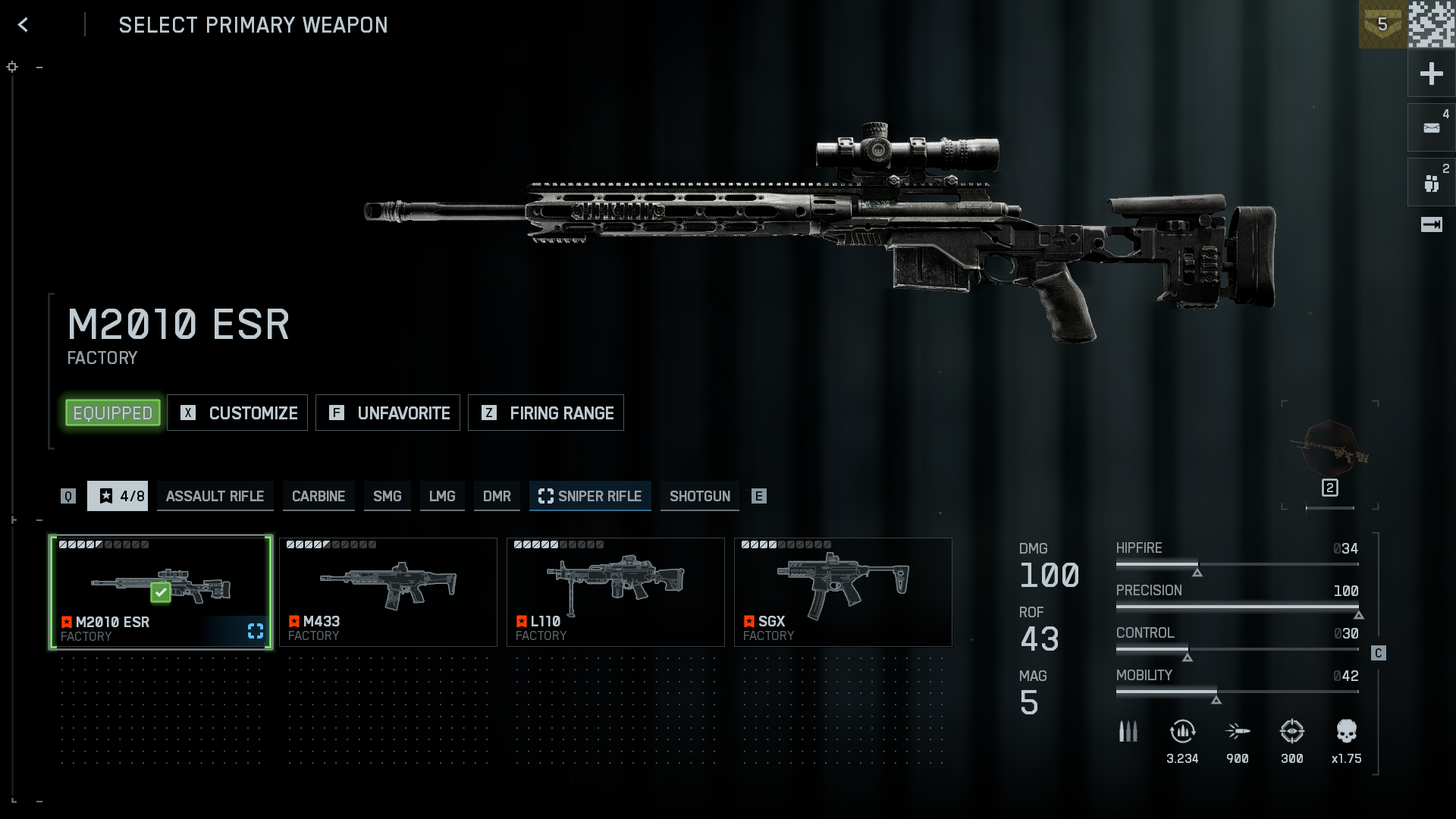Select the Carbine weapon tab
The image size is (1456, 819).
318,496
